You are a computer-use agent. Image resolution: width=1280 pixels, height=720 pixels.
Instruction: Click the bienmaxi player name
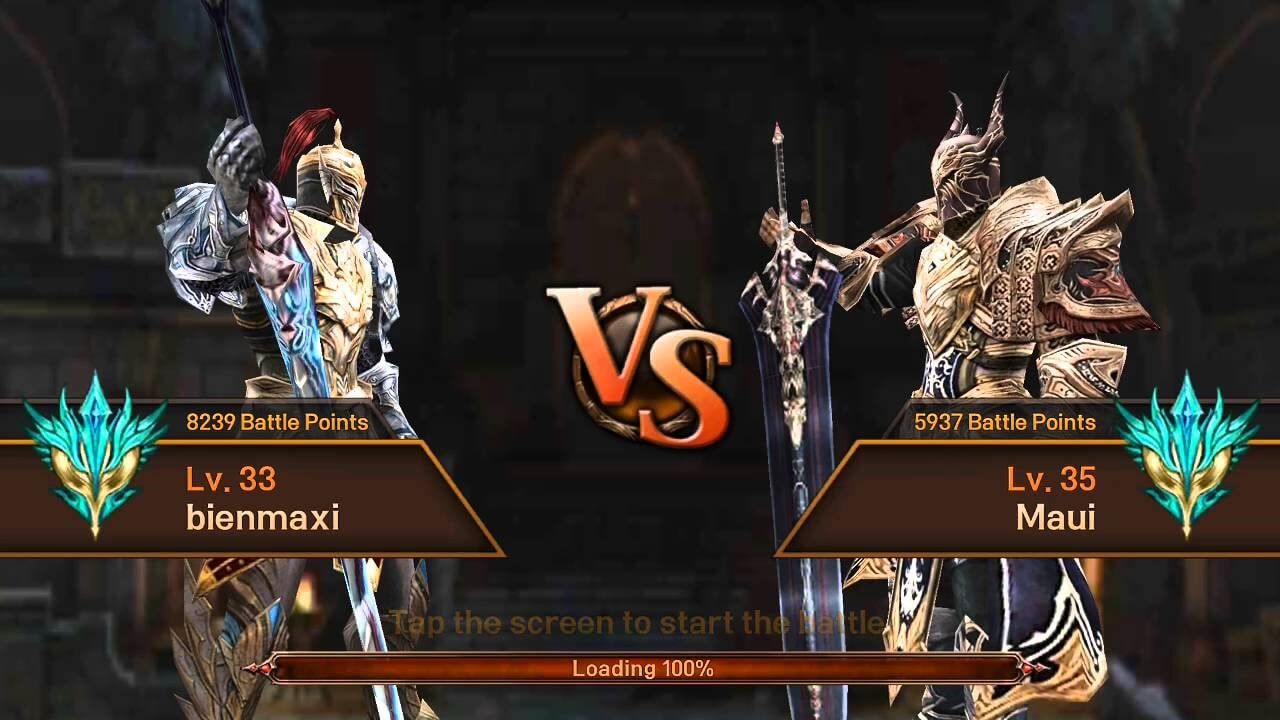[258, 519]
